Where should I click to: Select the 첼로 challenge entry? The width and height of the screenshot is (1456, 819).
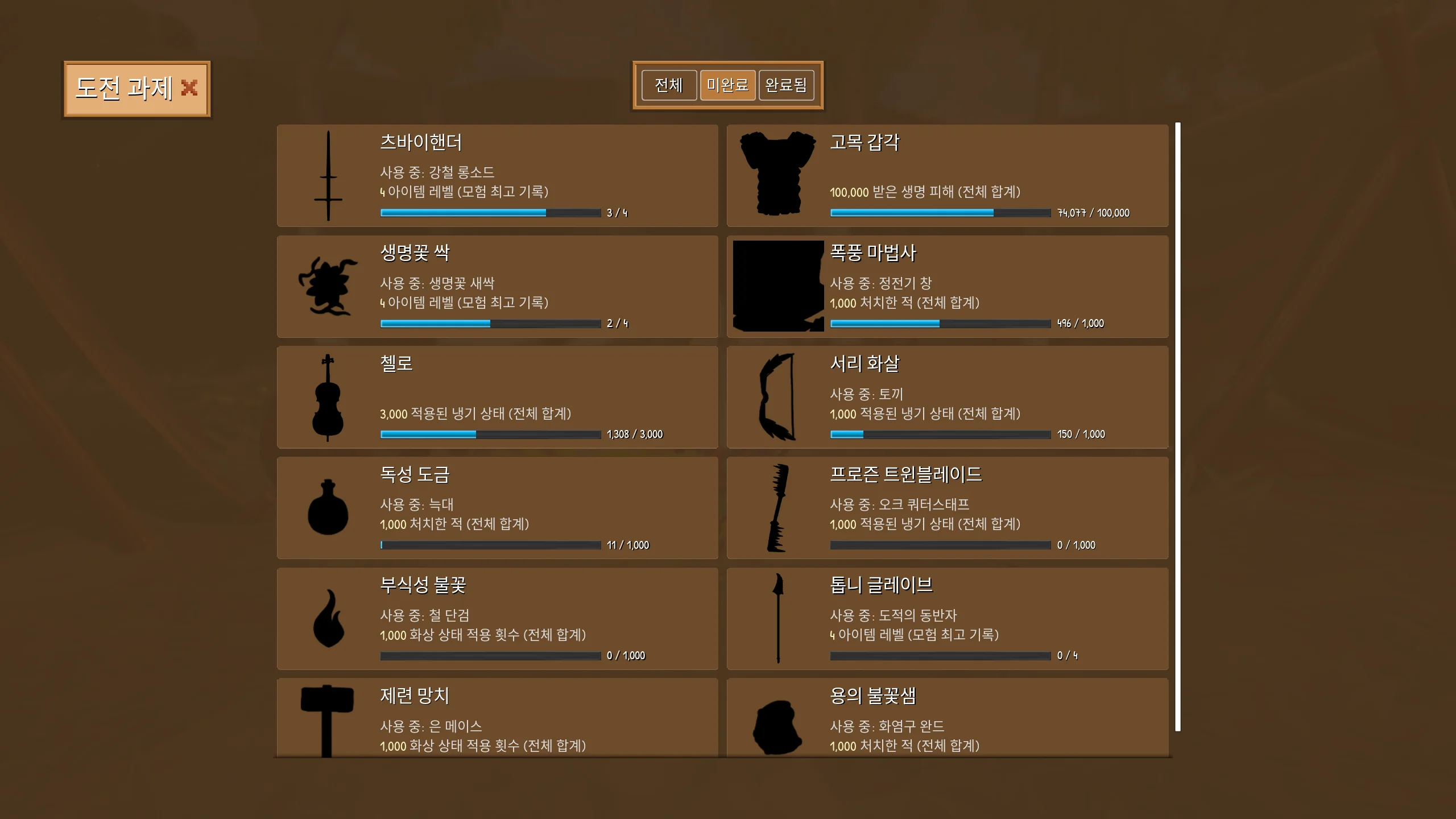(x=497, y=397)
